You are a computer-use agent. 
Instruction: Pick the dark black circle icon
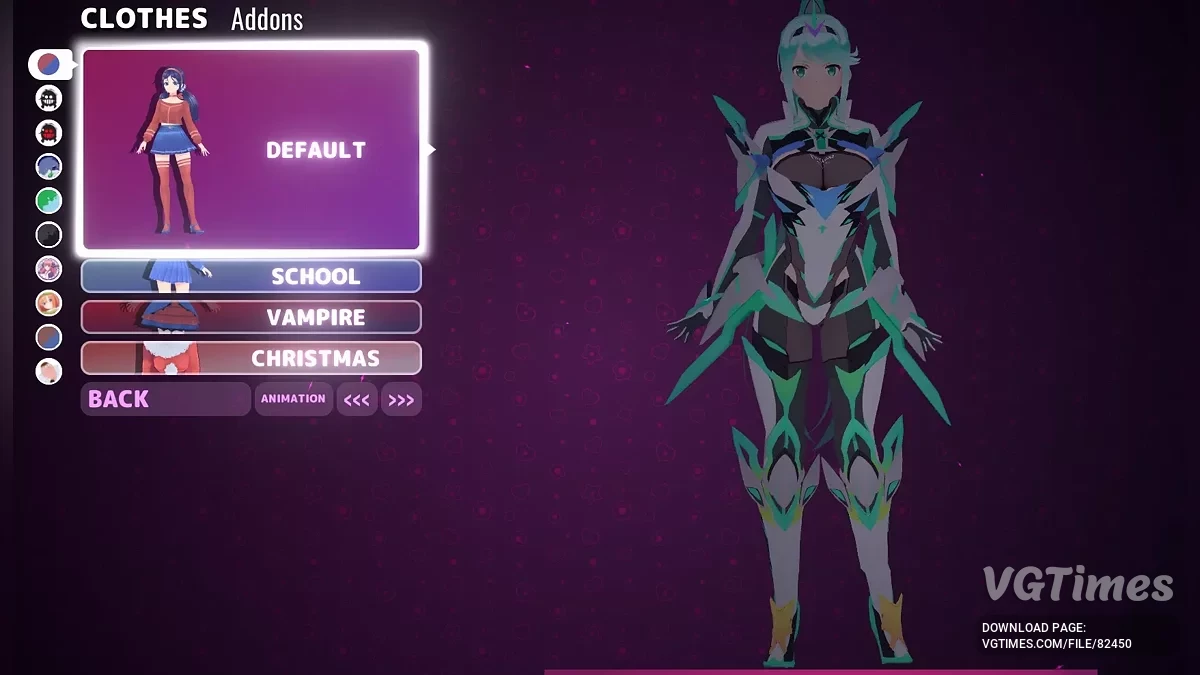48,235
